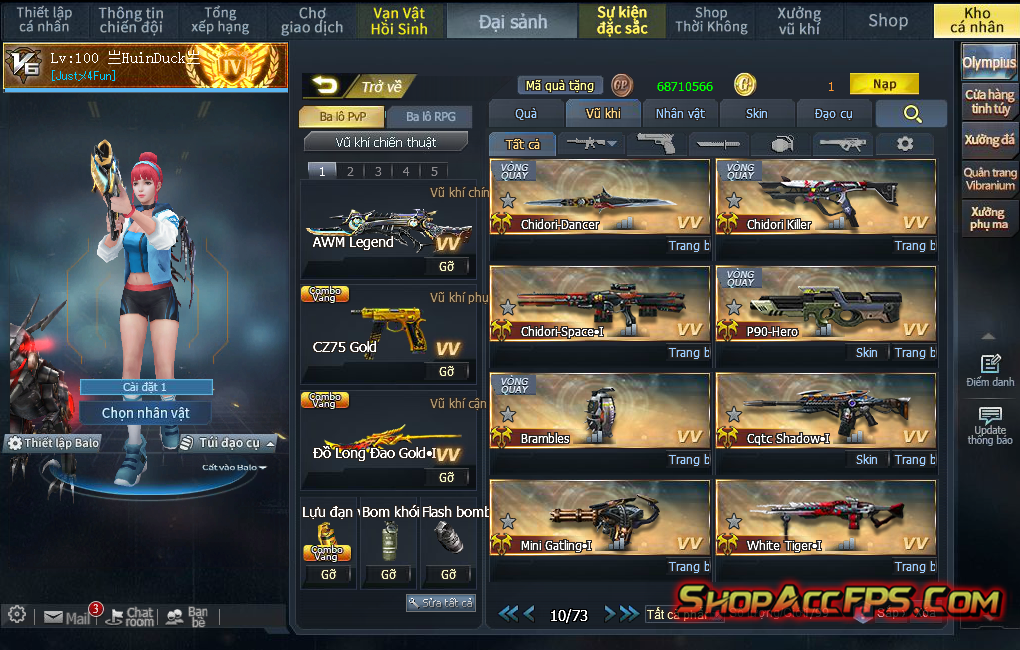
Task: Switch to the Skin tab
Action: point(757,114)
